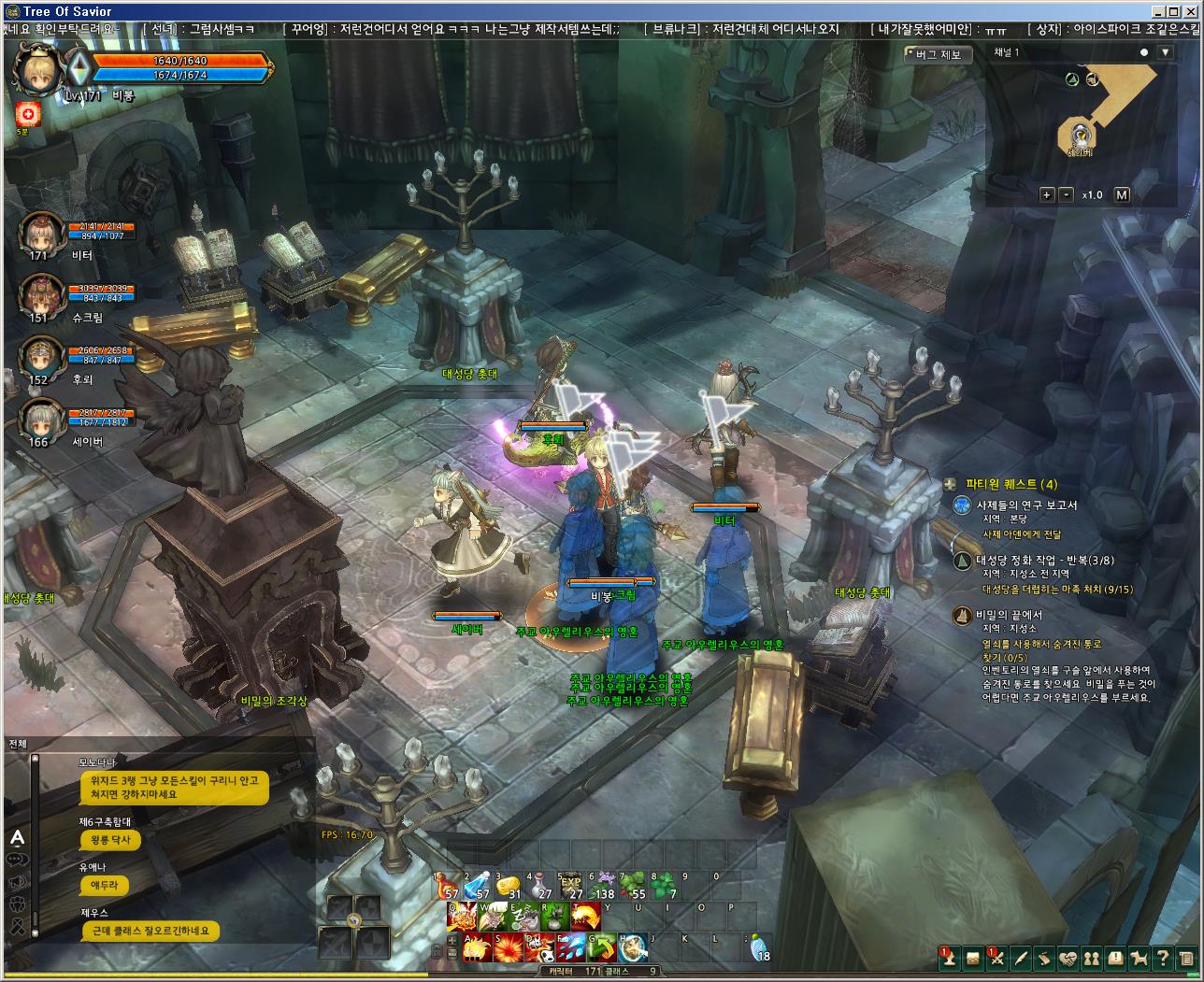Viewport: 1204px width, 982px height.
Task: Open the pet companion menu icon
Action: pos(1139,957)
